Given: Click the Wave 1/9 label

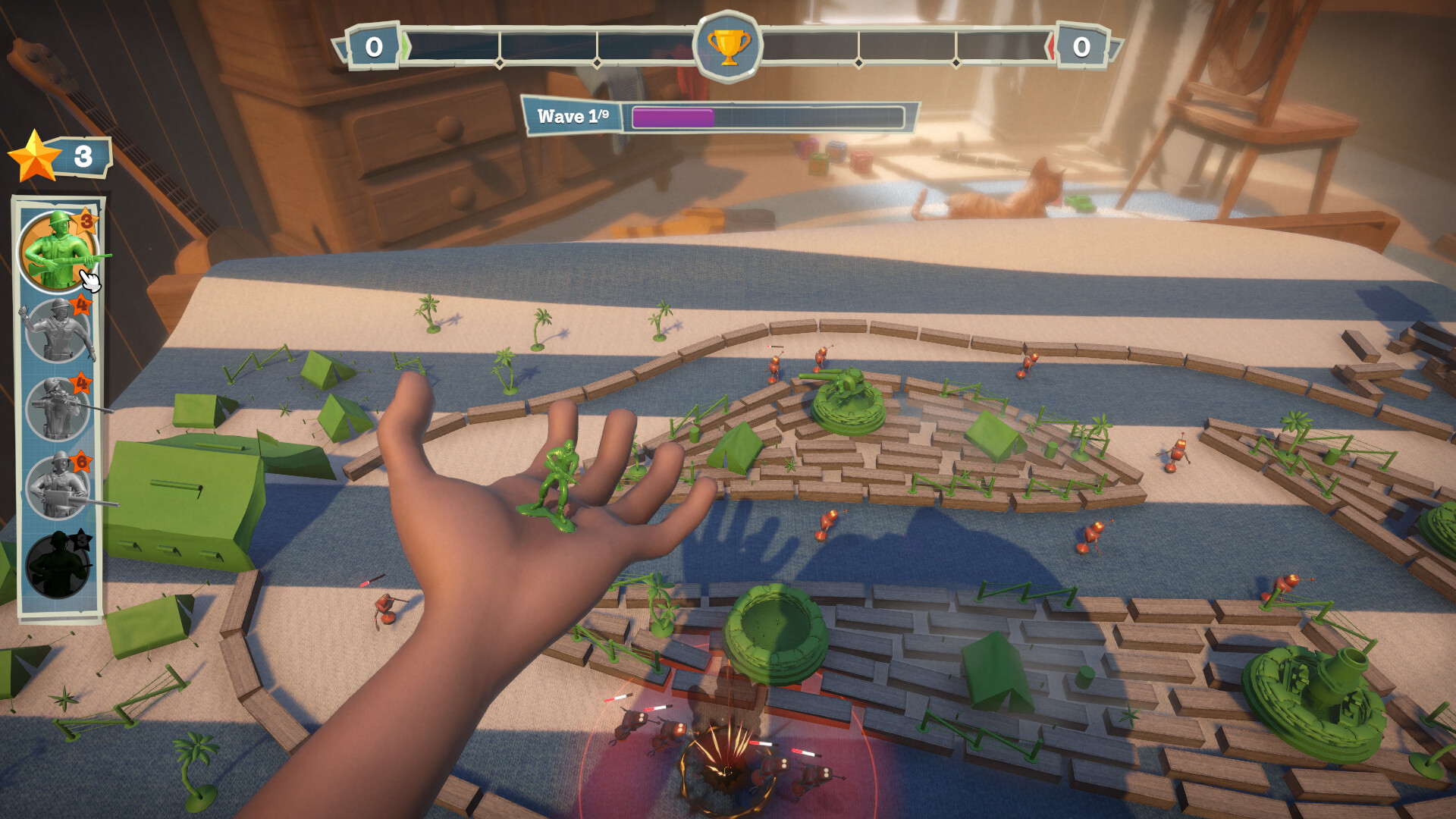Looking at the screenshot, I should pos(574,116).
